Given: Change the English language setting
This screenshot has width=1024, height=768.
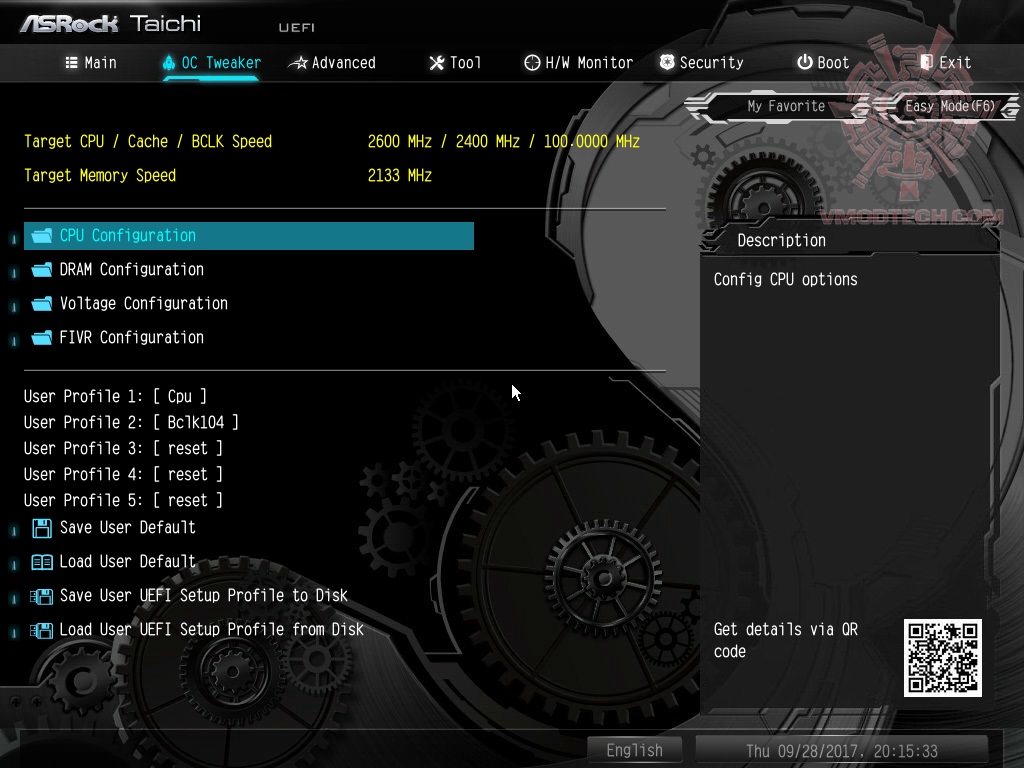Looking at the screenshot, I should (x=634, y=750).
